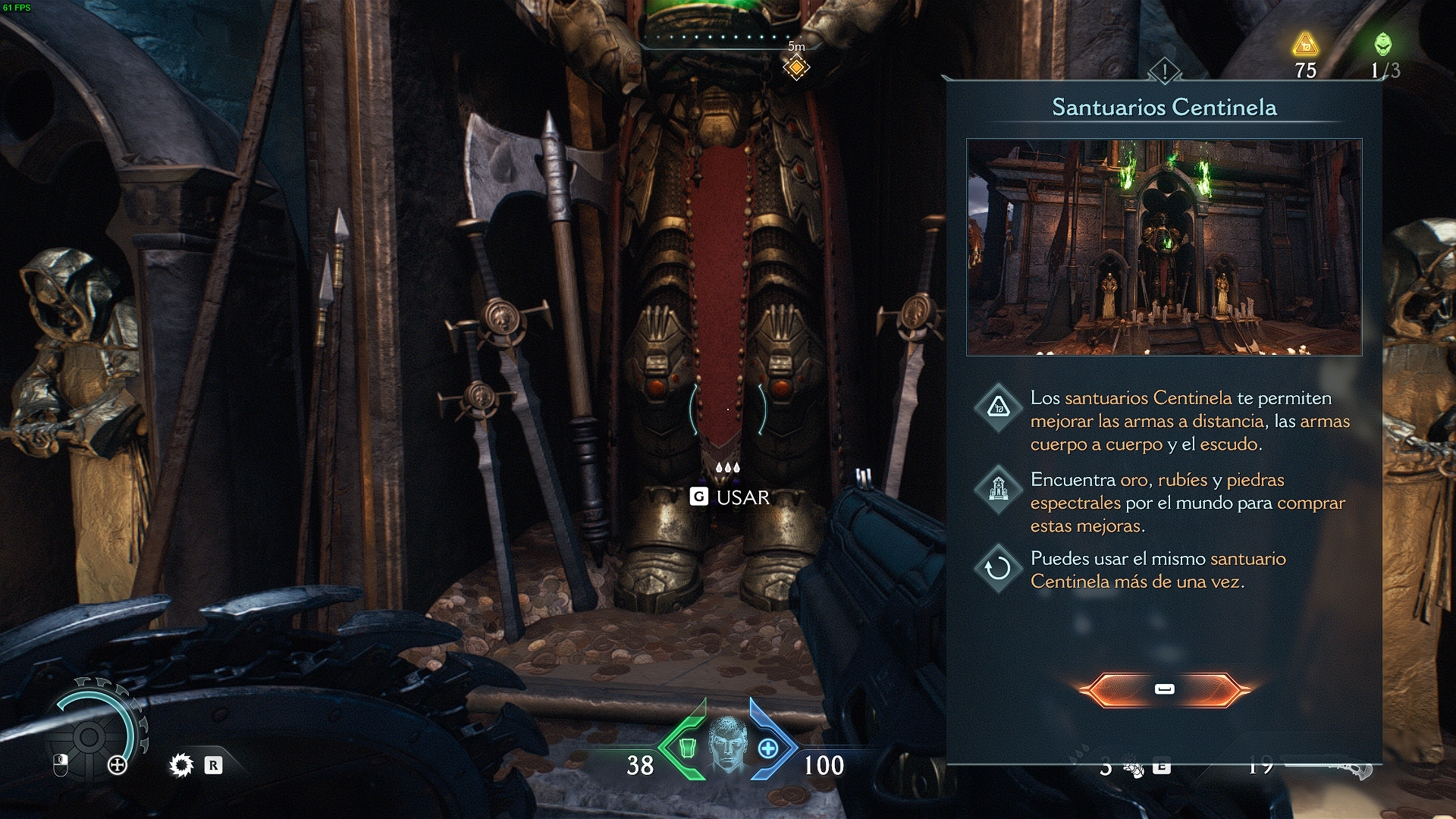The width and height of the screenshot is (1456, 819).
Task: Click the exclamation alert icon above the tutorial panel
Action: (1164, 72)
